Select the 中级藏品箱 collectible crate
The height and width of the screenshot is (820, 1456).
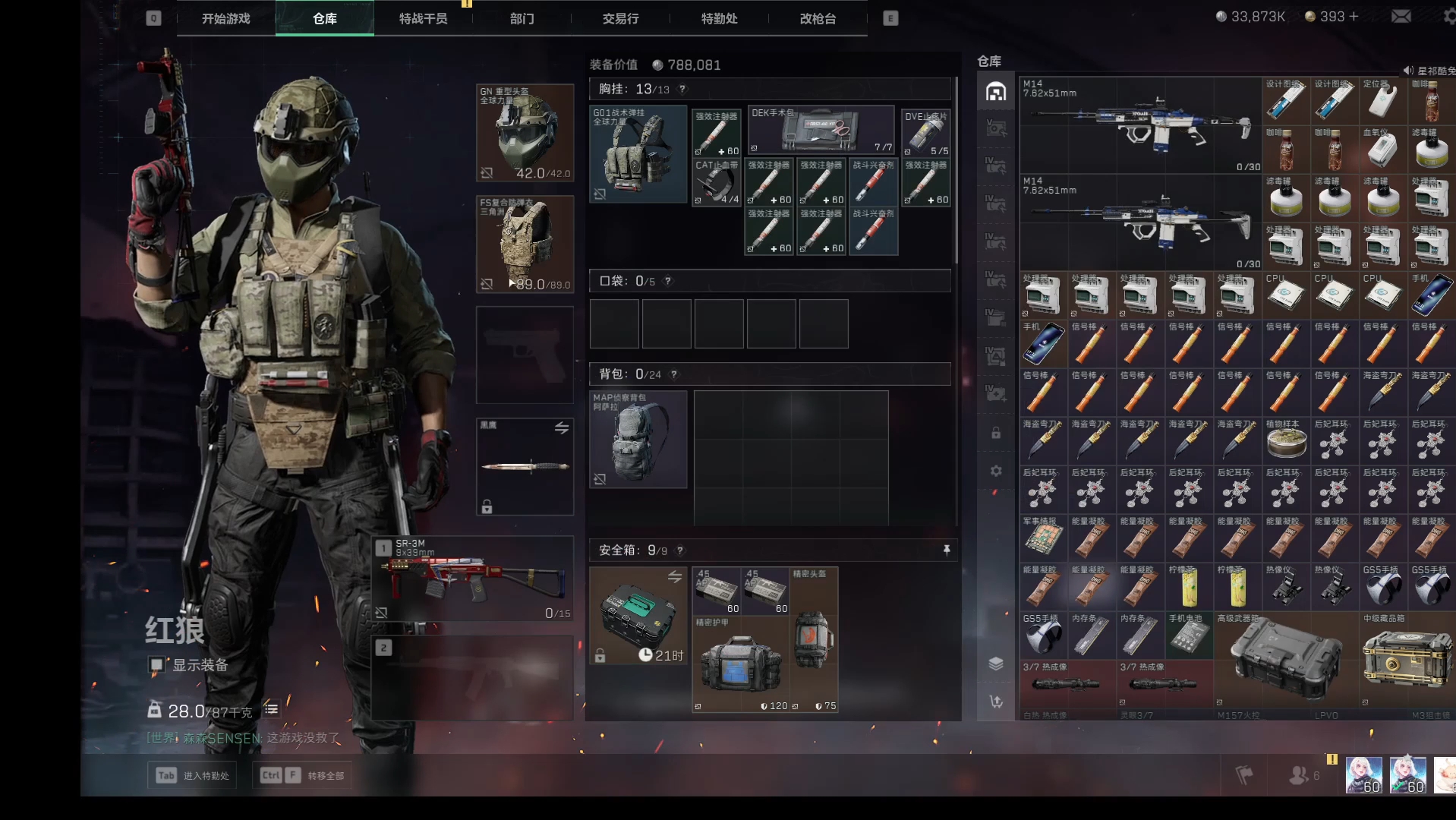click(x=1407, y=659)
